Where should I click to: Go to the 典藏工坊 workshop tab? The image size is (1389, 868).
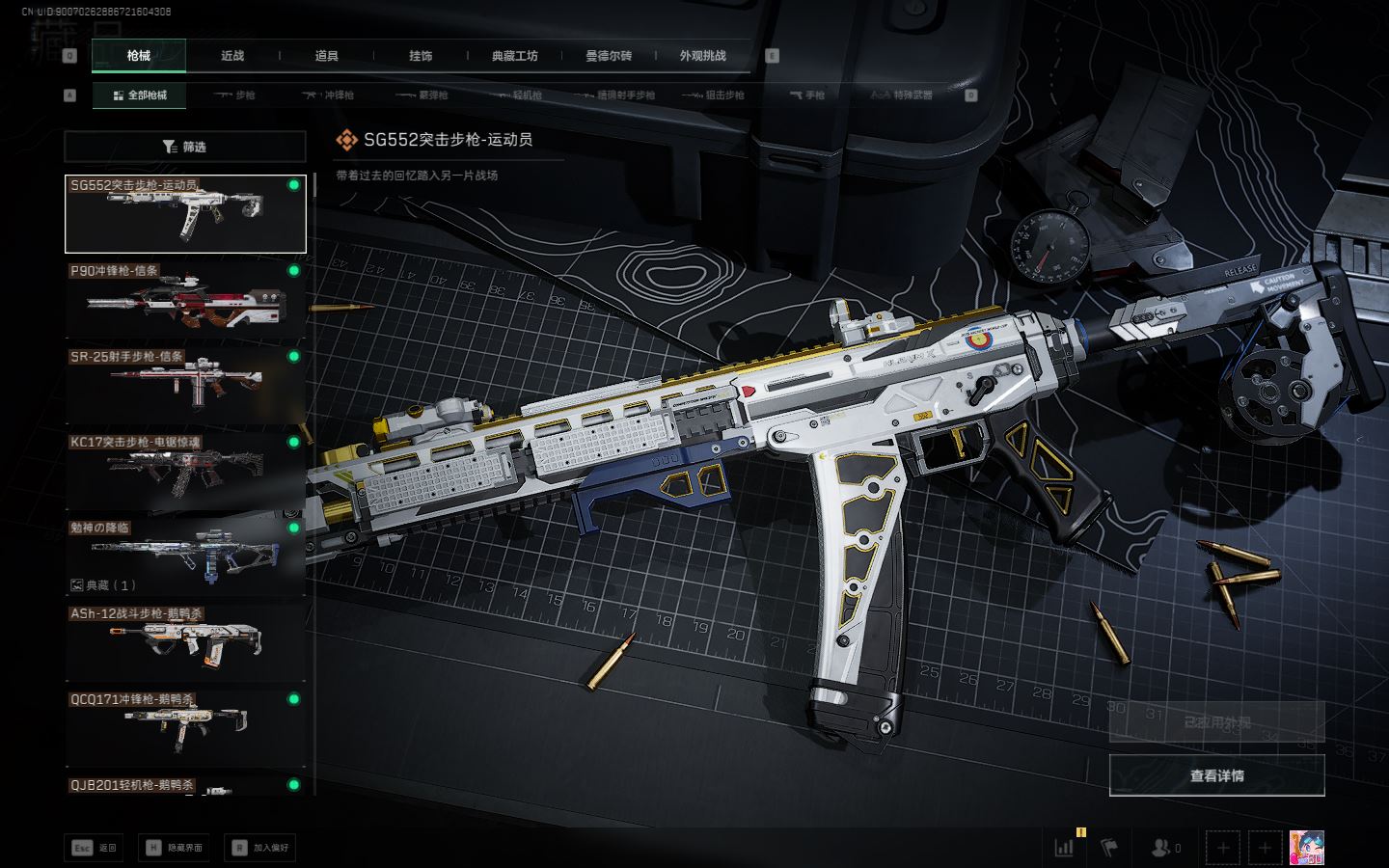click(x=514, y=56)
